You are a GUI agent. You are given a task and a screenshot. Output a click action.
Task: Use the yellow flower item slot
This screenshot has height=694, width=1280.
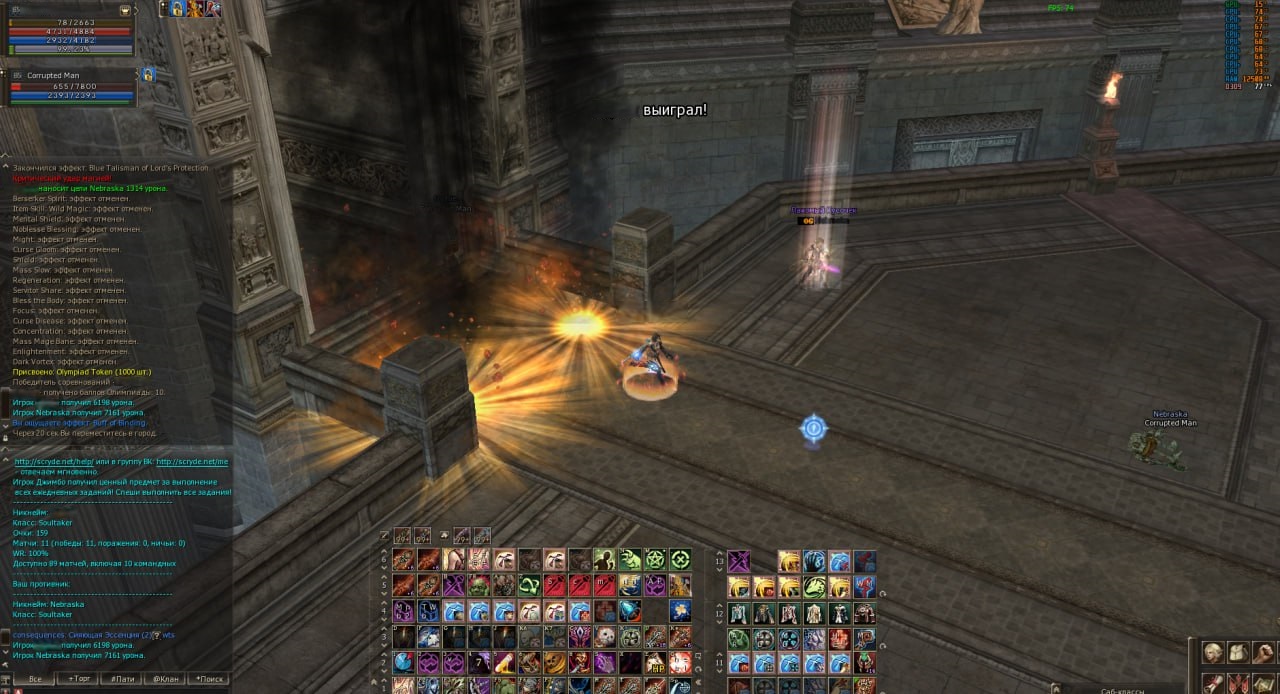[680, 610]
